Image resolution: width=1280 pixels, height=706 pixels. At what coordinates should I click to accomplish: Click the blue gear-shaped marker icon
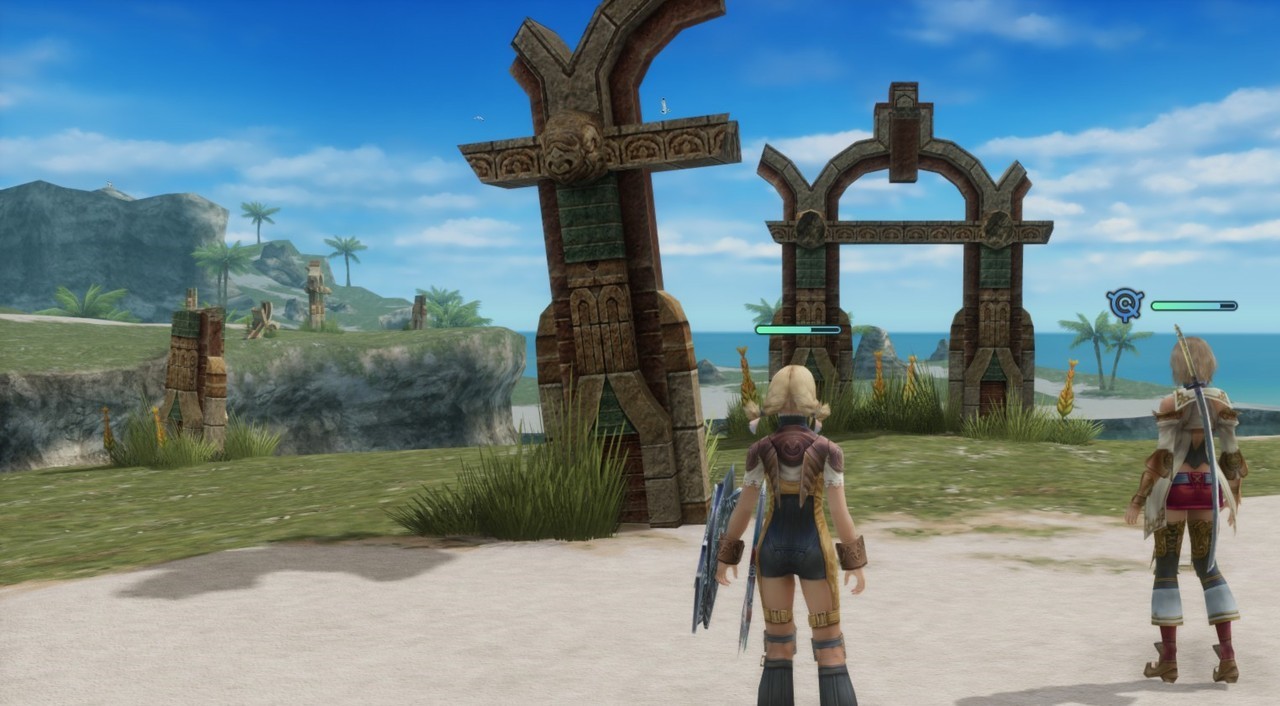click(x=1125, y=304)
